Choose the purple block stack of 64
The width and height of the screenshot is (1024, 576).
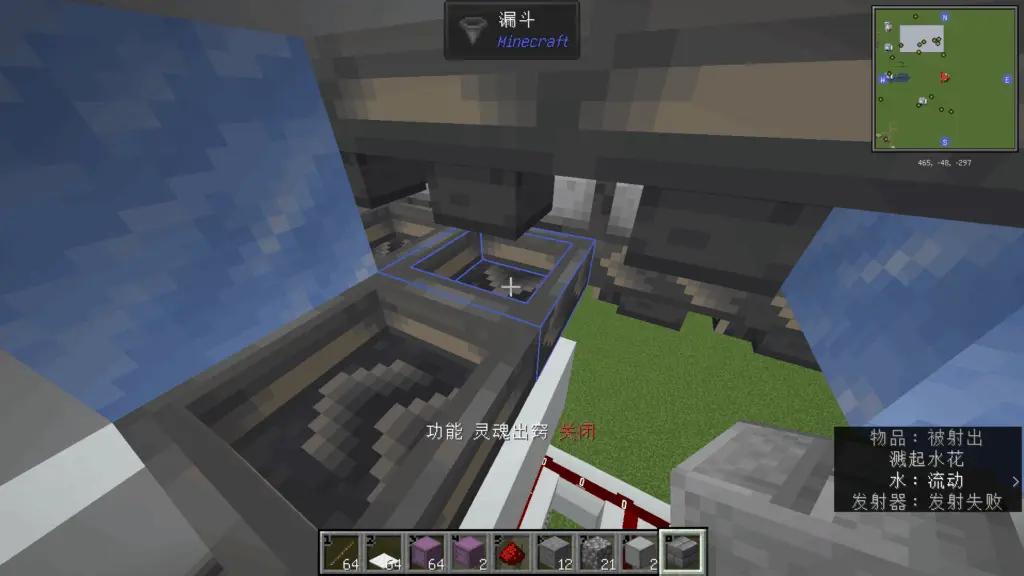pos(427,551)
